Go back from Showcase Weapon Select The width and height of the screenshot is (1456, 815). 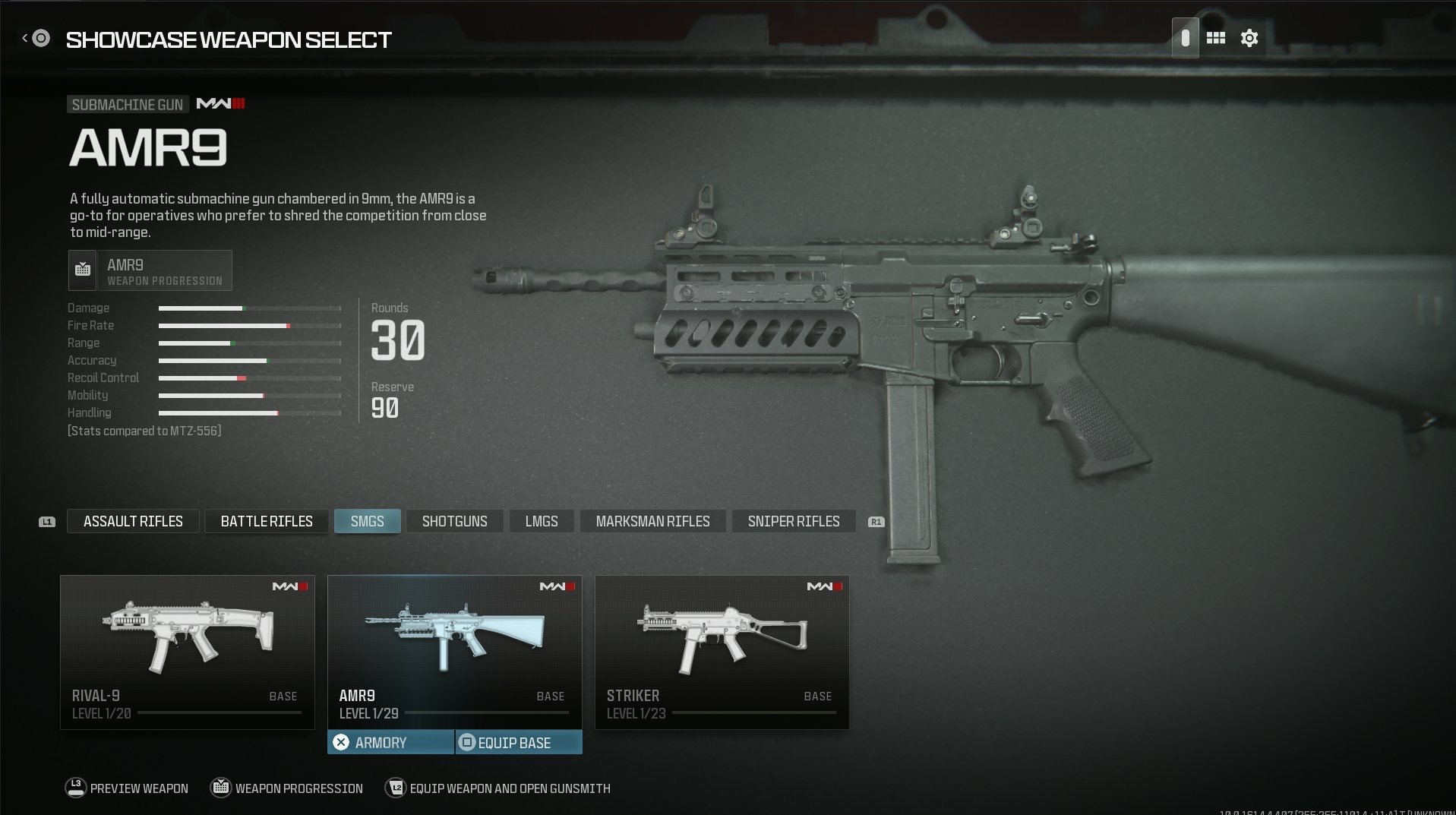tap(36, 38)
